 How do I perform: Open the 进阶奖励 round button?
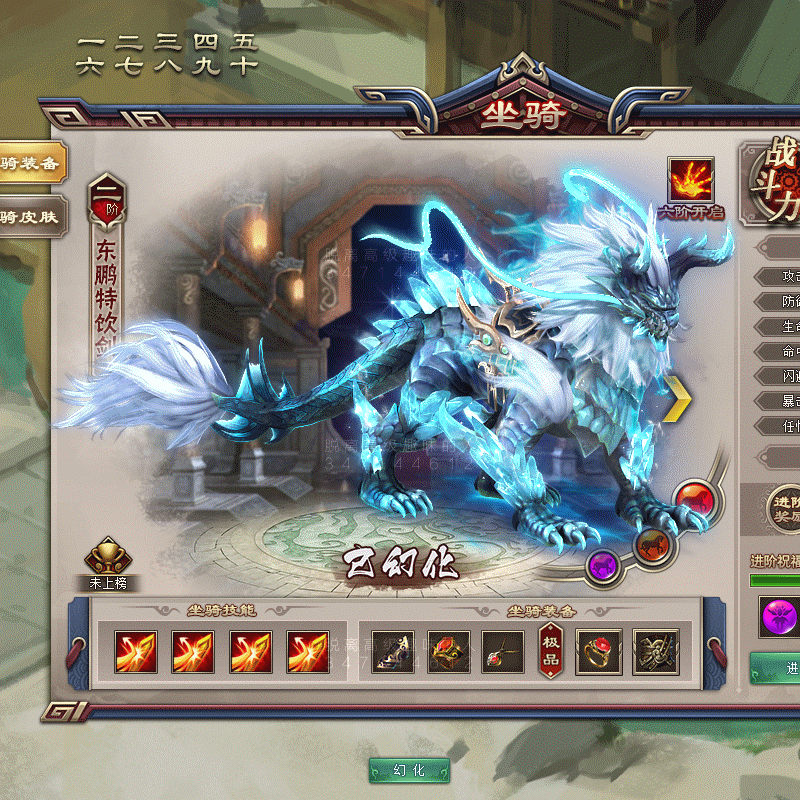click(783, 507)
